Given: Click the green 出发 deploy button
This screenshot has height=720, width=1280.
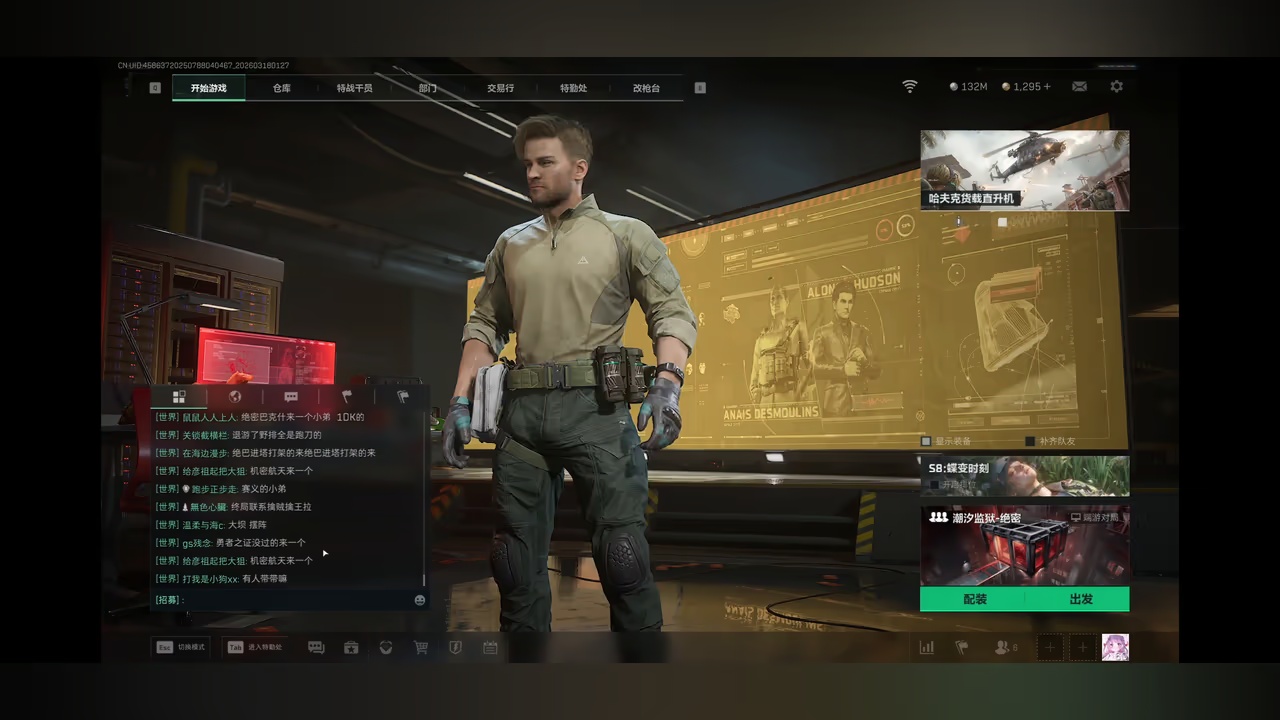Looking at the screenshot, I should pos(1080,599).
